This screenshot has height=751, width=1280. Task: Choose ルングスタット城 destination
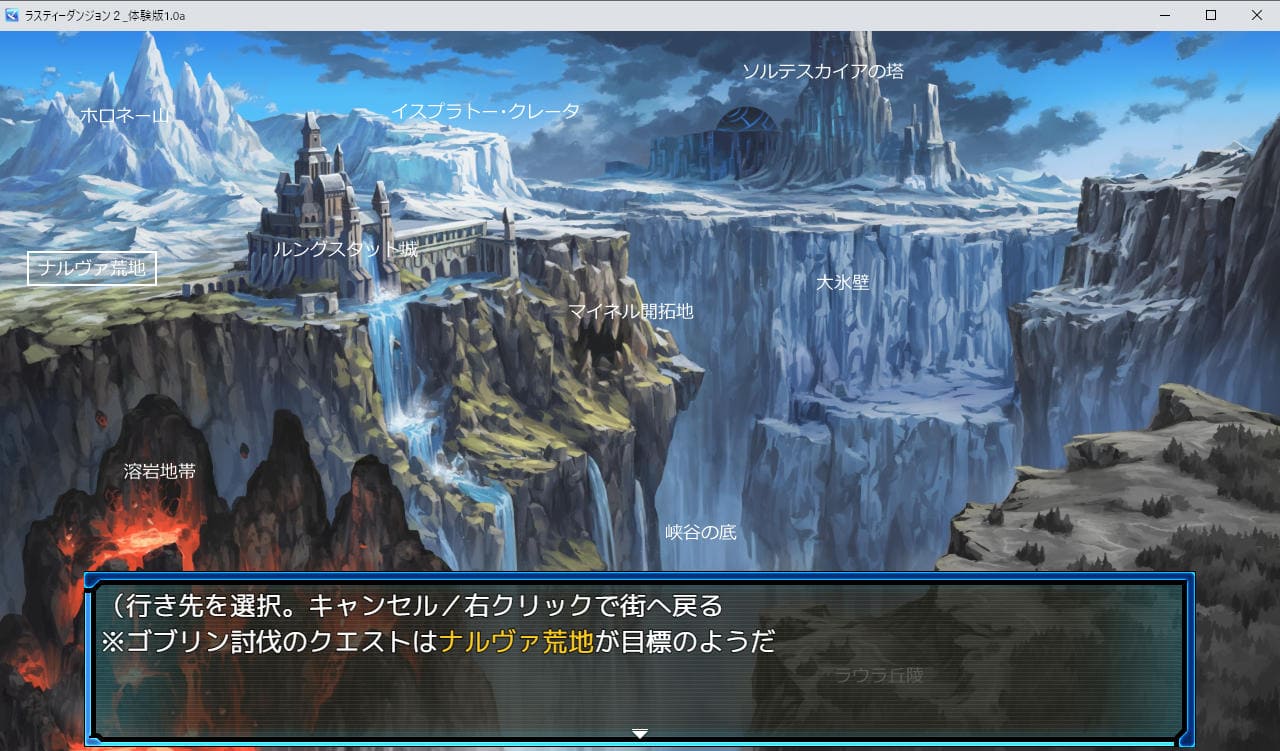point(345,249)
